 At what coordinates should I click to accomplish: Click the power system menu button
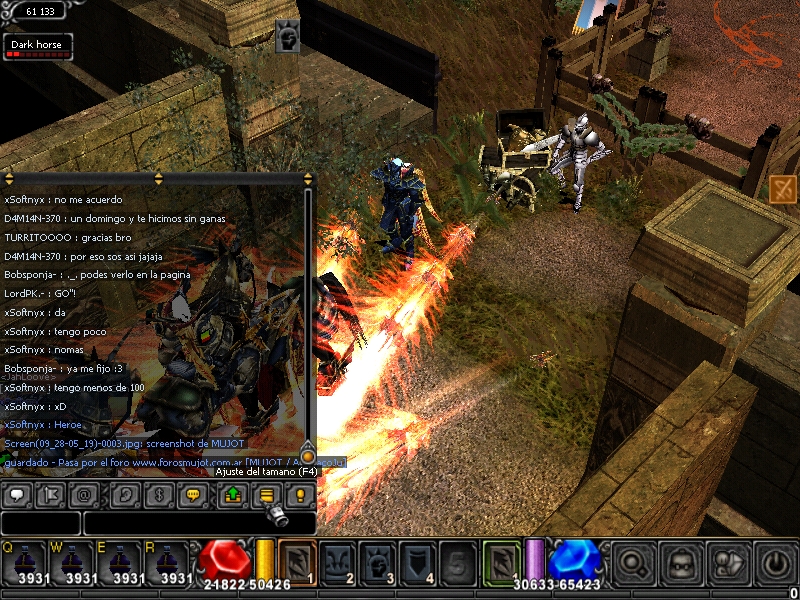tap(776, 563)
